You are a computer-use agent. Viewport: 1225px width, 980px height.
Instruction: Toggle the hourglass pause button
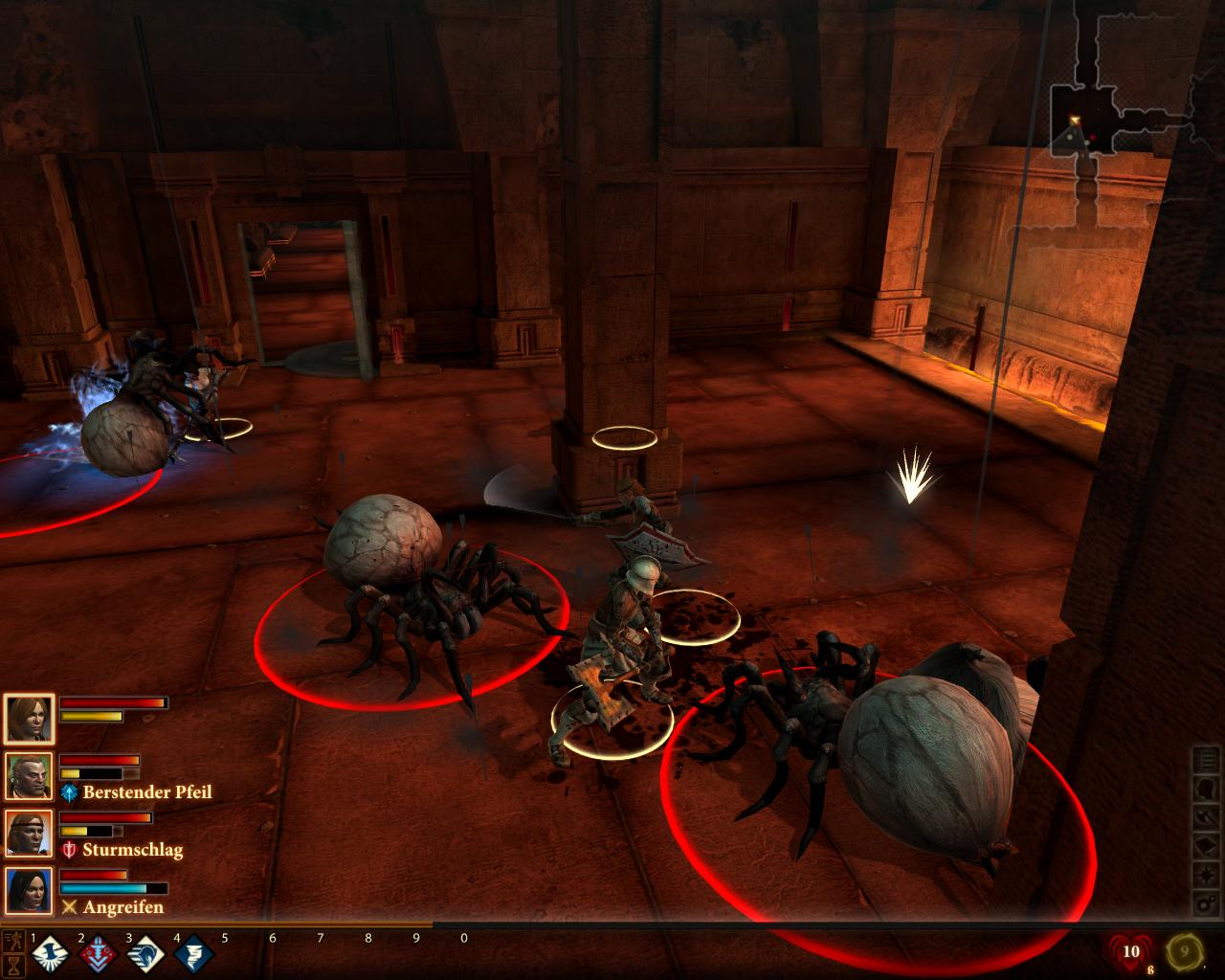(13, 965)
